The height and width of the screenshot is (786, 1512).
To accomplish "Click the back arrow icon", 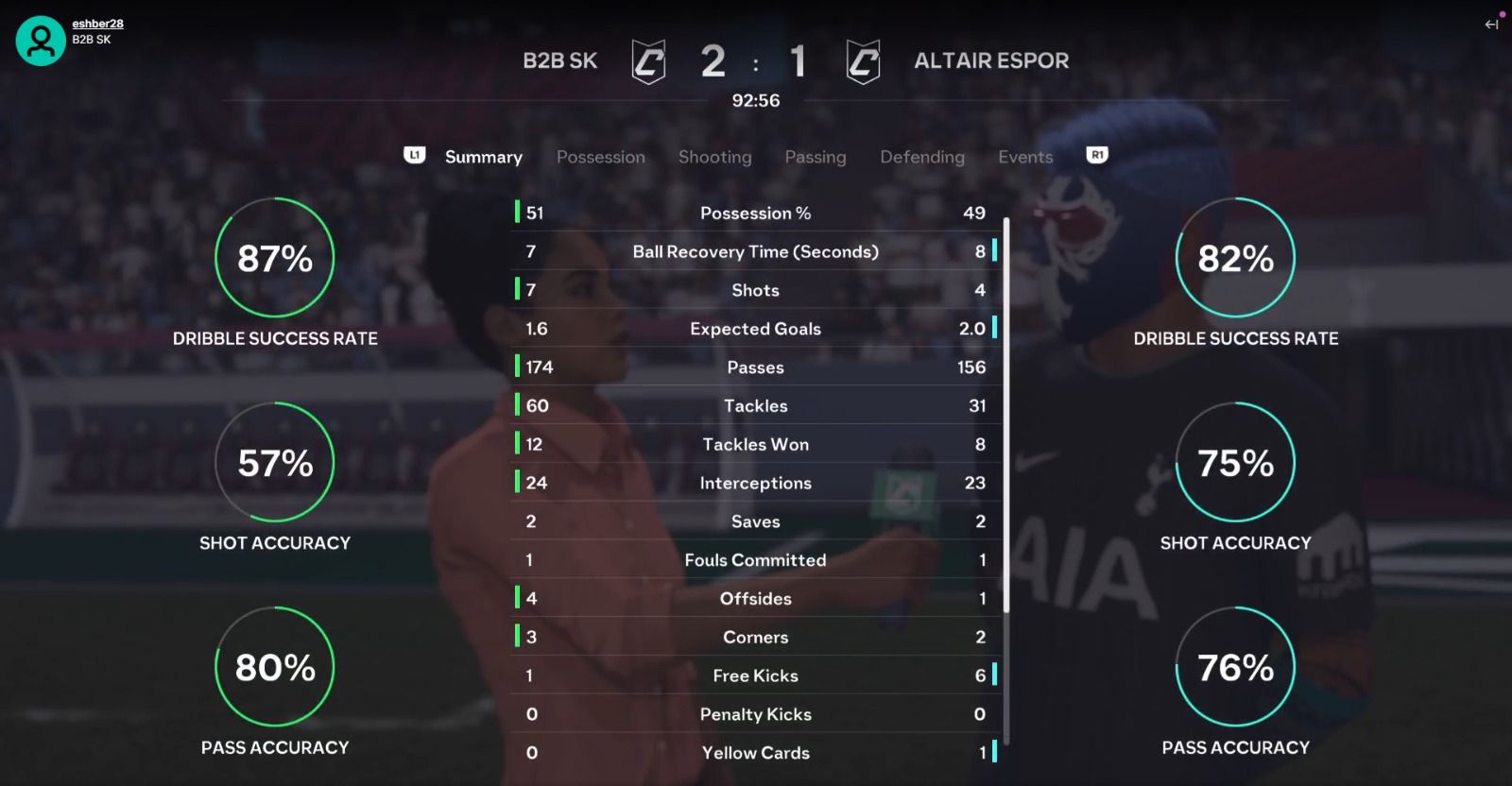I will (x=1491, y=25).
